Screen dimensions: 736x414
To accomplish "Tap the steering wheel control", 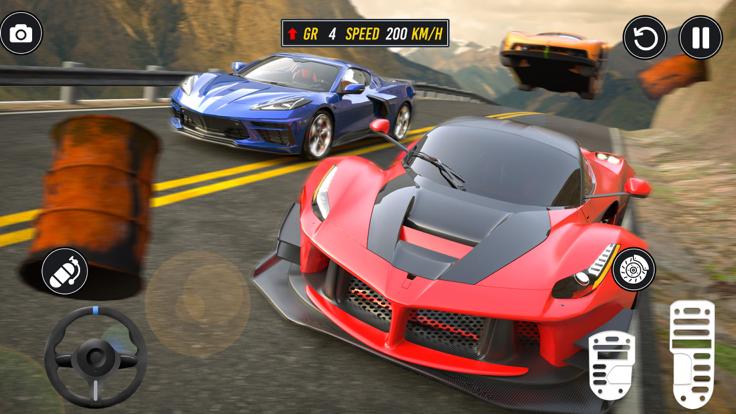I will click(x=95, y=356).
